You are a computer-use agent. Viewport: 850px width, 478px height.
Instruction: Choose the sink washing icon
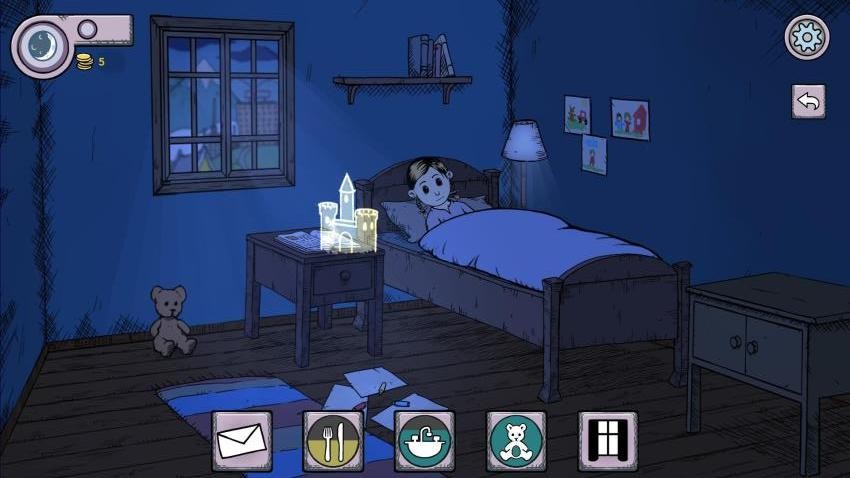(x=424, y=441)
